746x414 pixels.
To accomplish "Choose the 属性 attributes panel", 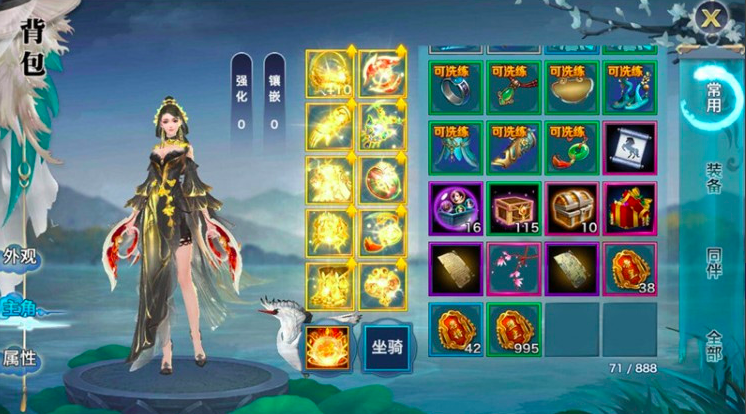I will tap(20, 358).
